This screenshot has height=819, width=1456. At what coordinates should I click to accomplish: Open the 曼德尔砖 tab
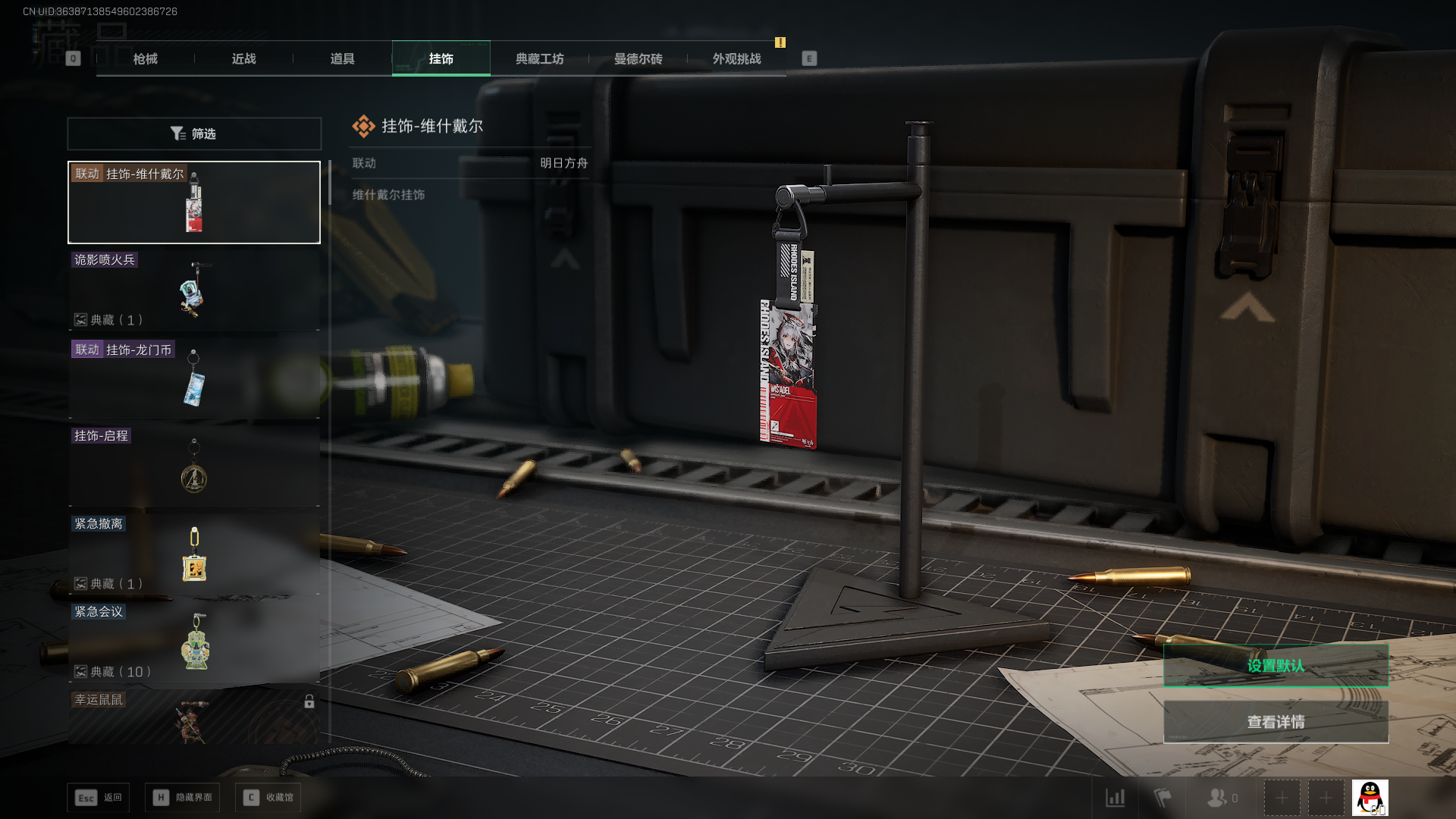click(x=638, y=59)
